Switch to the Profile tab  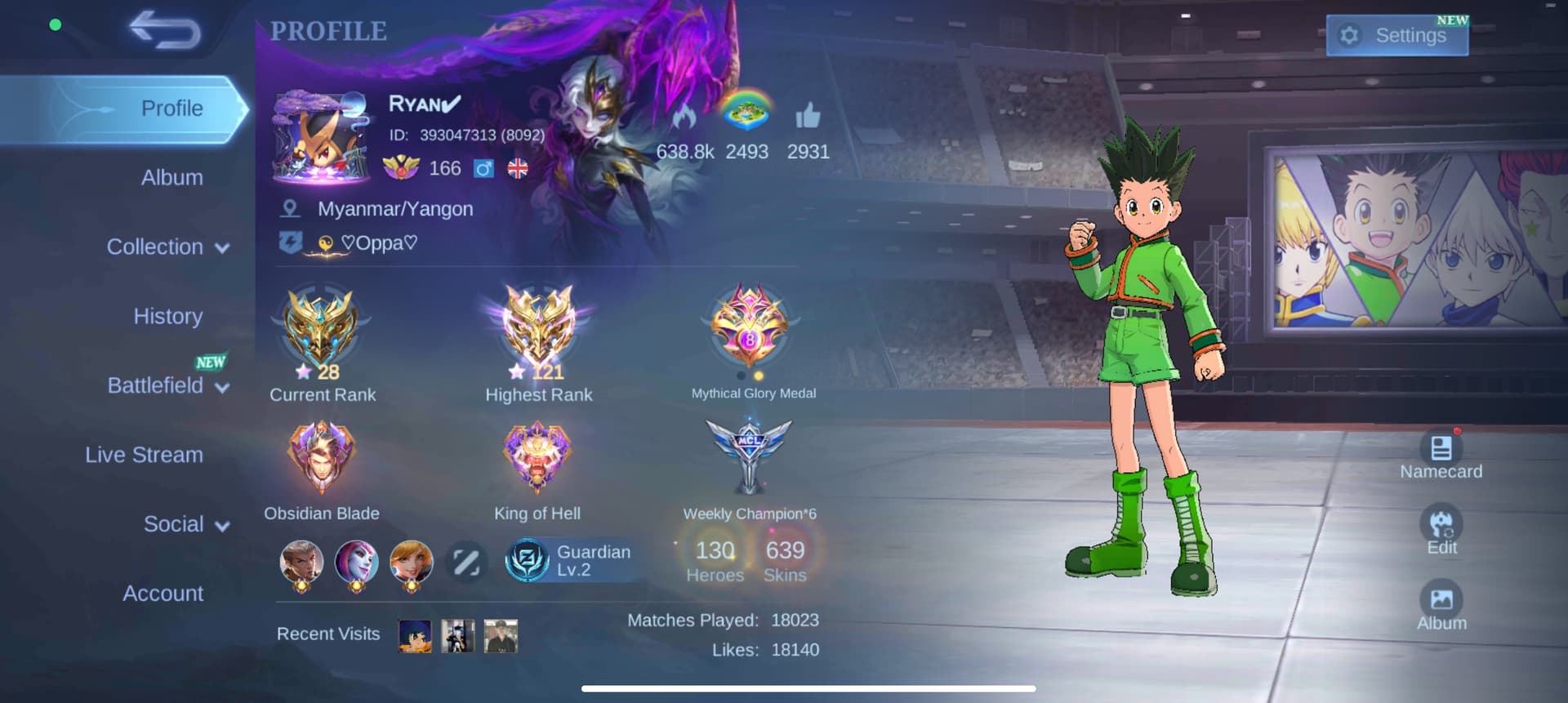click(x=171, y=107)
